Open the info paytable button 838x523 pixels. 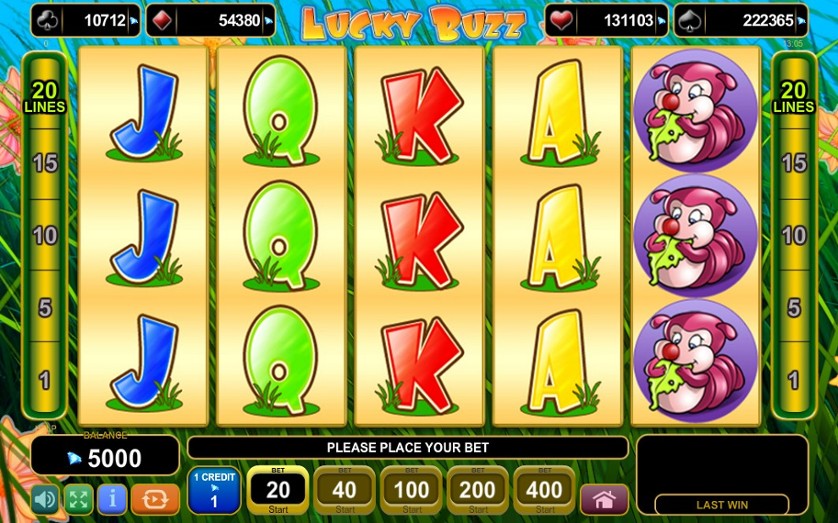click(x=112, y=498)
